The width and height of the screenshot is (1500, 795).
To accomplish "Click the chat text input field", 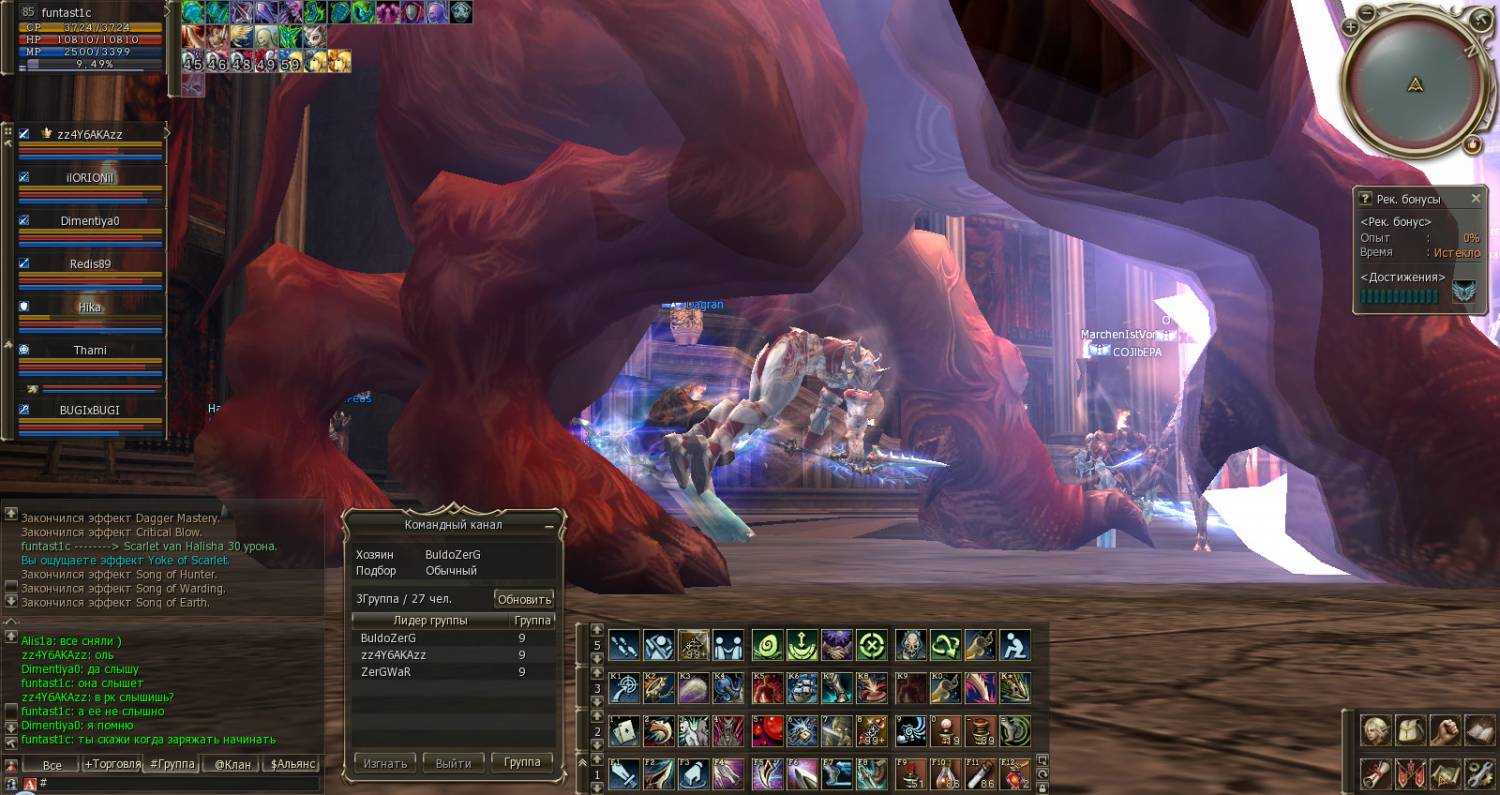I will (180, 783).
